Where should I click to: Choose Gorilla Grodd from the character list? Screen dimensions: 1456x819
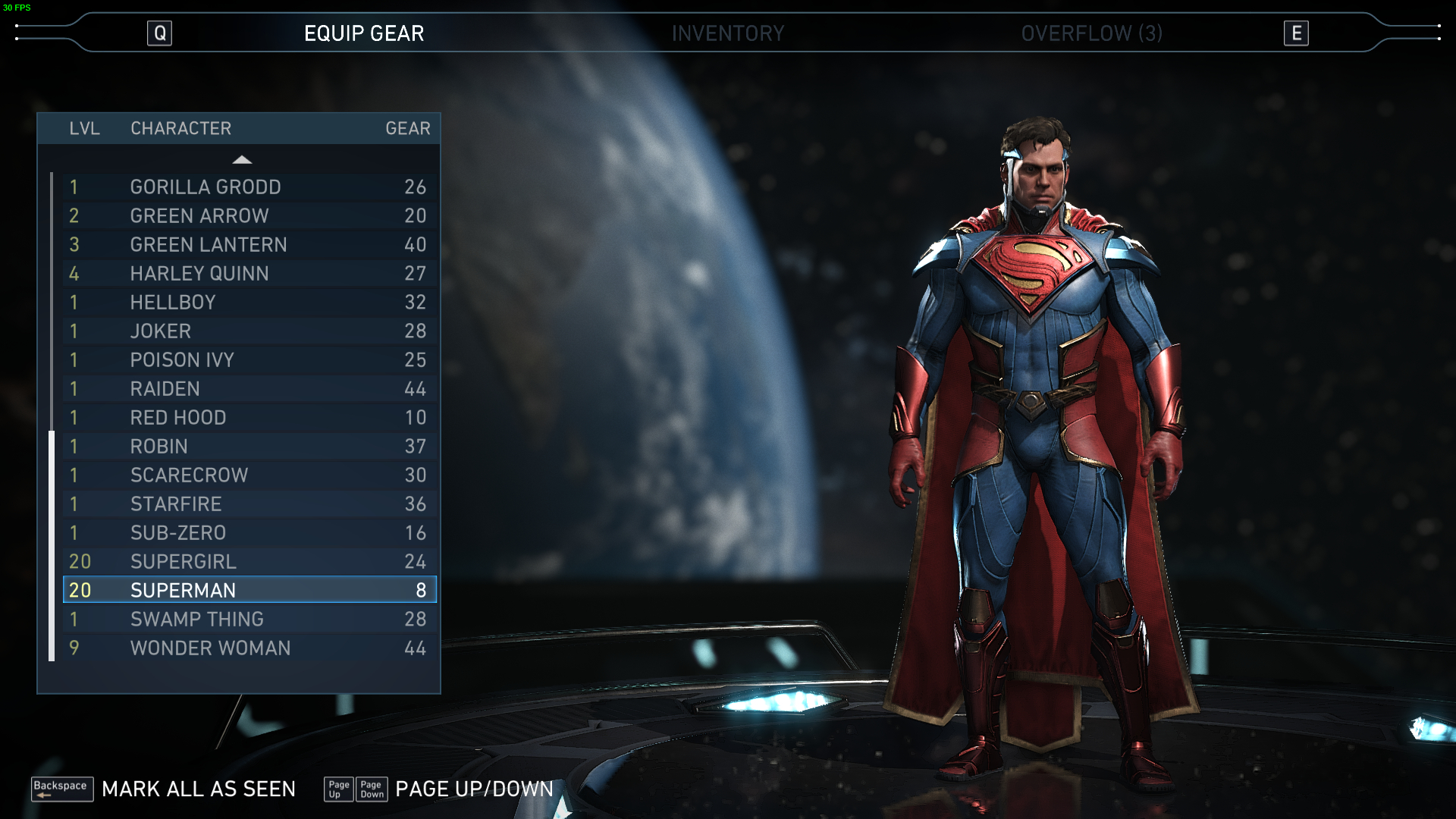tap(249, 187)
